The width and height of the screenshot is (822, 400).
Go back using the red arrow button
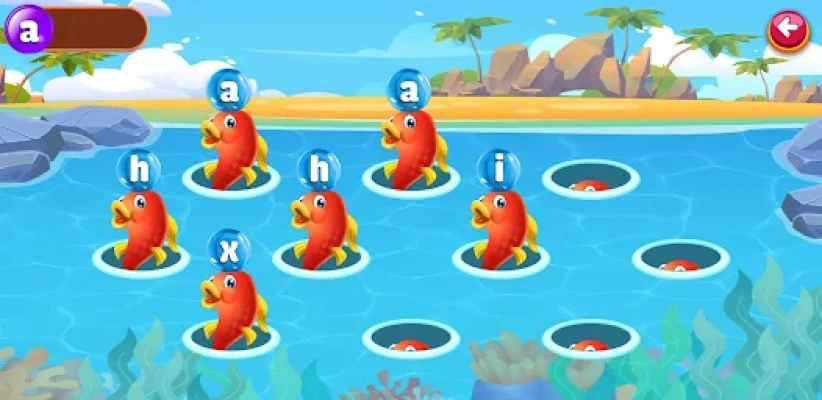pyautogui.click(x=788, y=30)
